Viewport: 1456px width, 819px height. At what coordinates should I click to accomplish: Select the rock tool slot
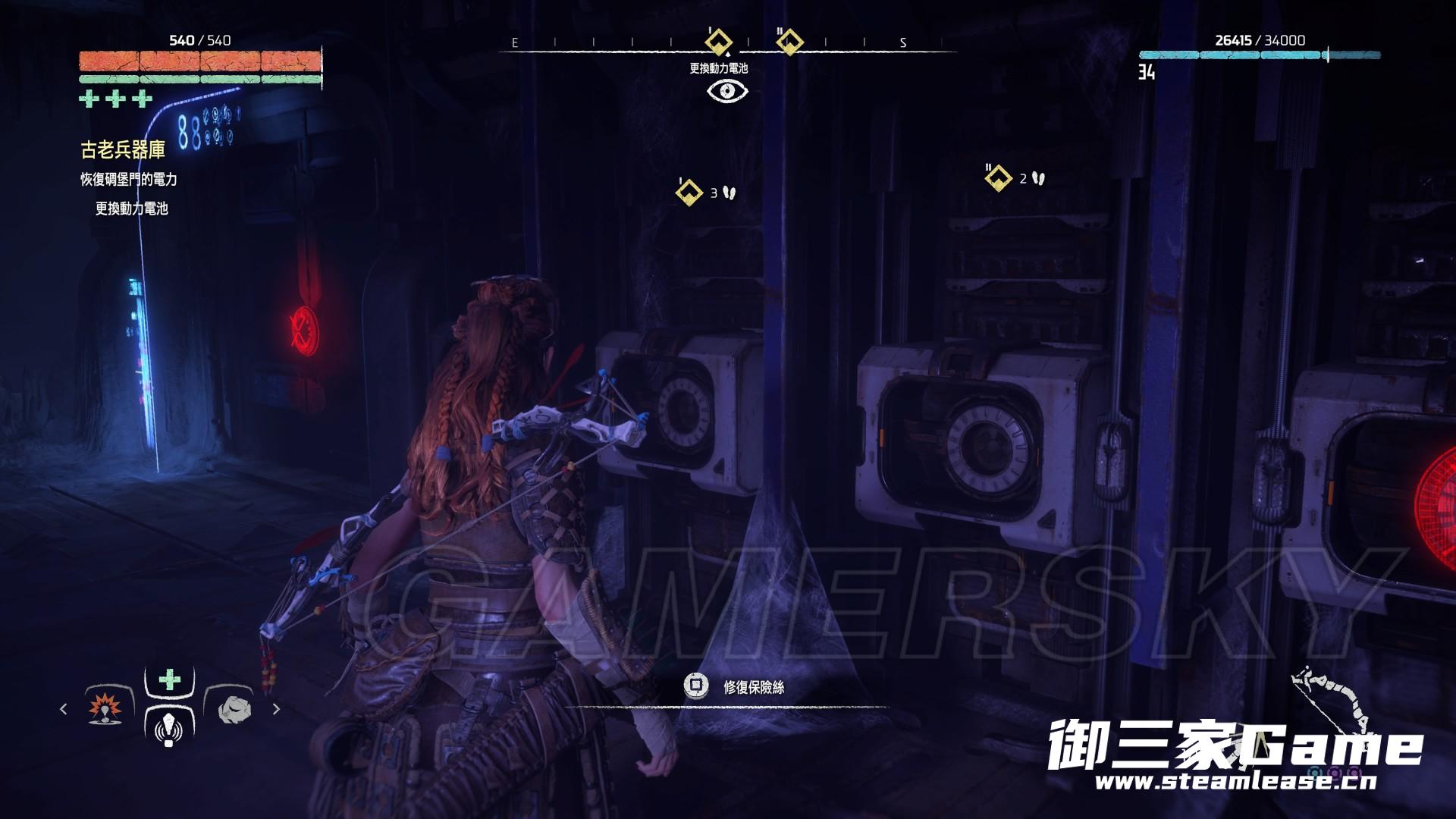coord(232,708)
